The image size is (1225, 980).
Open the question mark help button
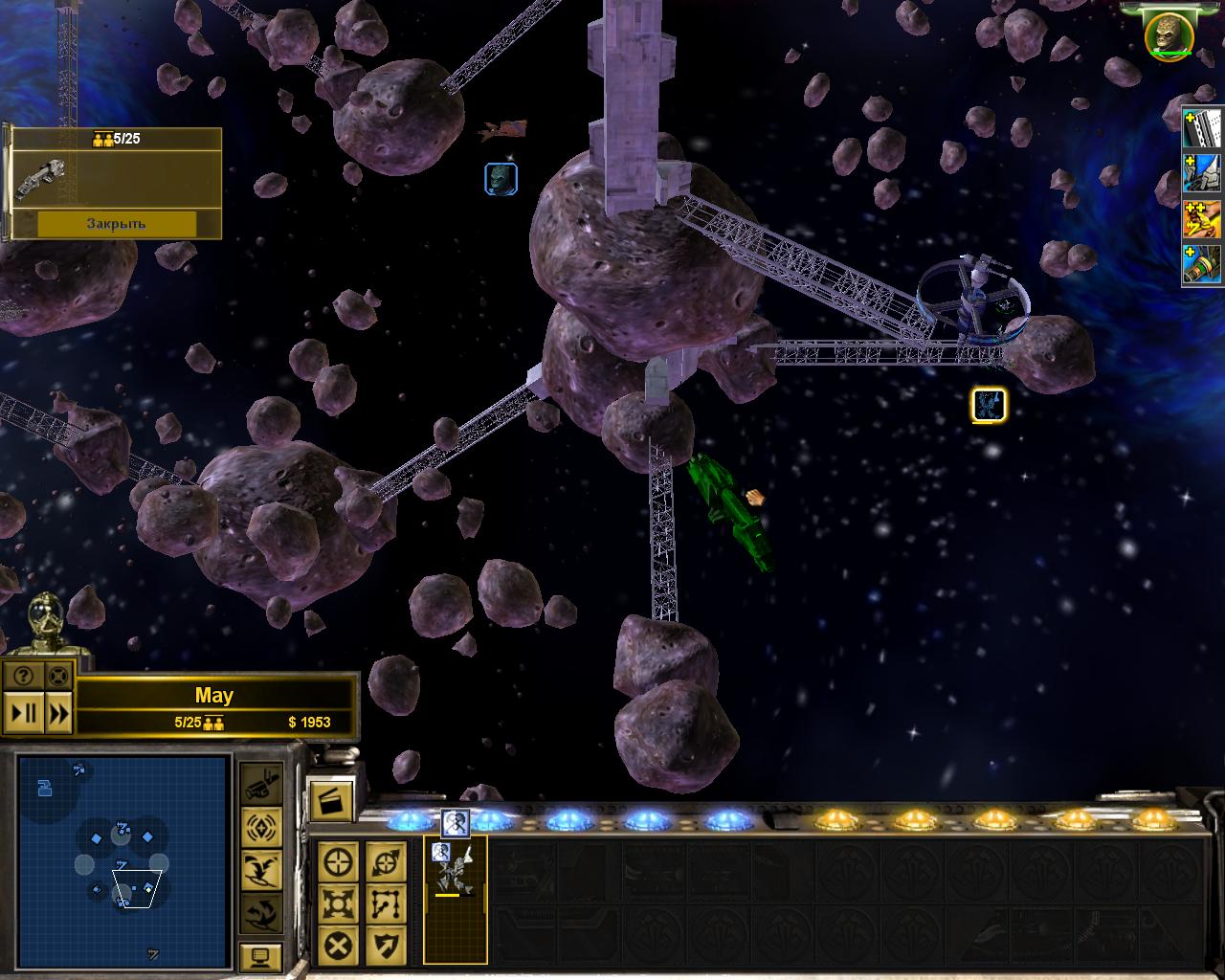pos(24,676)
